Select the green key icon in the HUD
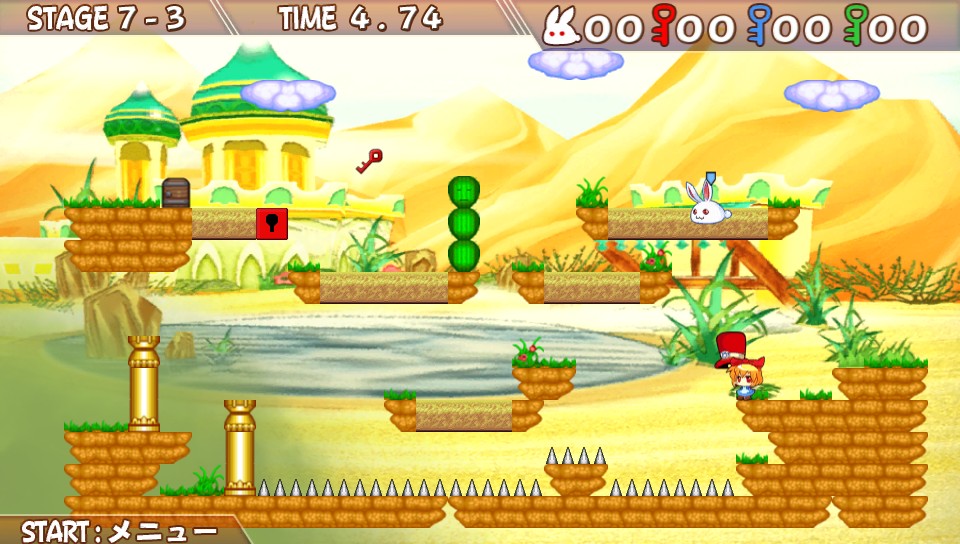Screen dimensions: 960x544 click(x=856, y=25)
